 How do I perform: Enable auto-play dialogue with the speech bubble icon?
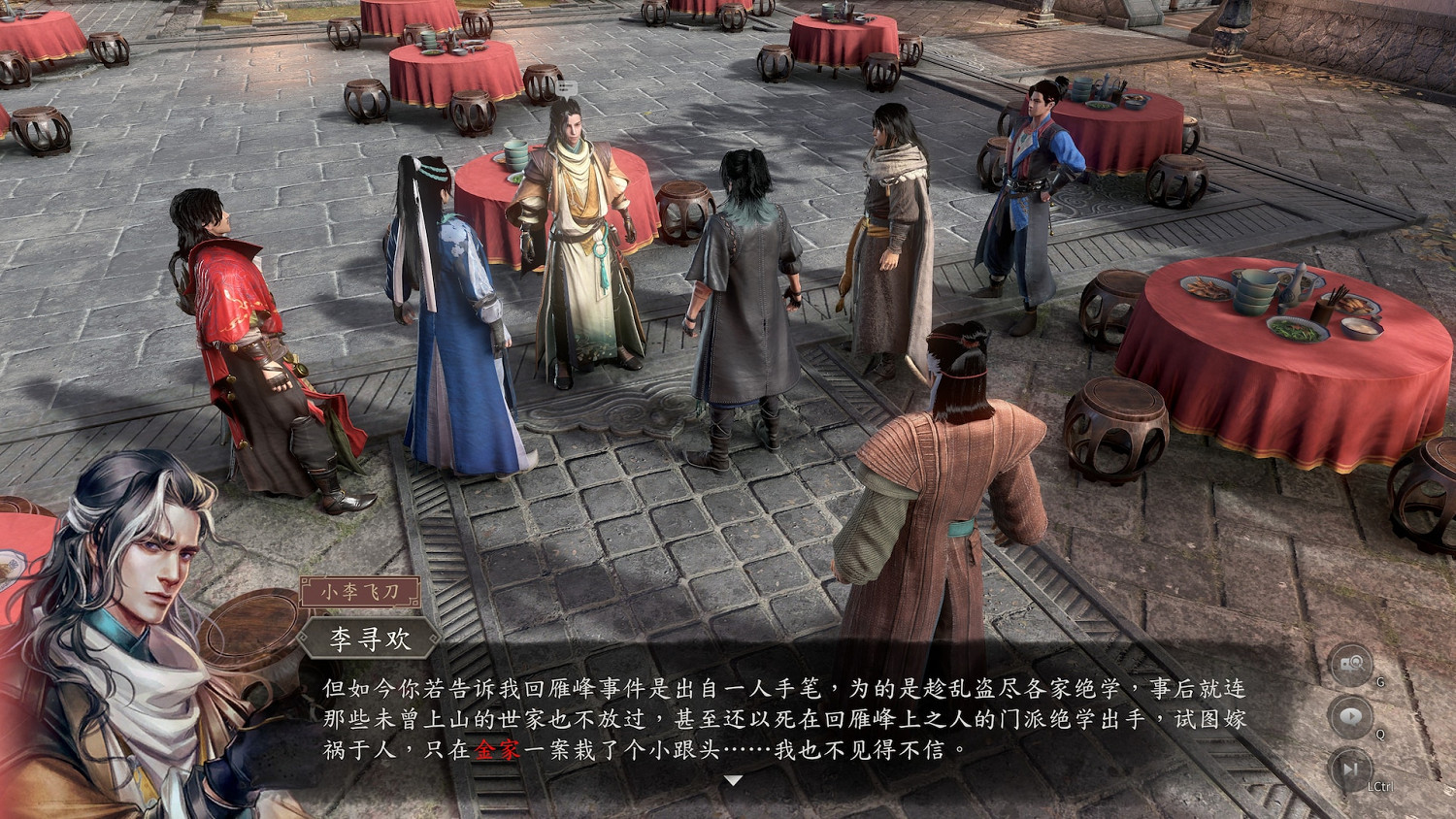point(1351,715)
